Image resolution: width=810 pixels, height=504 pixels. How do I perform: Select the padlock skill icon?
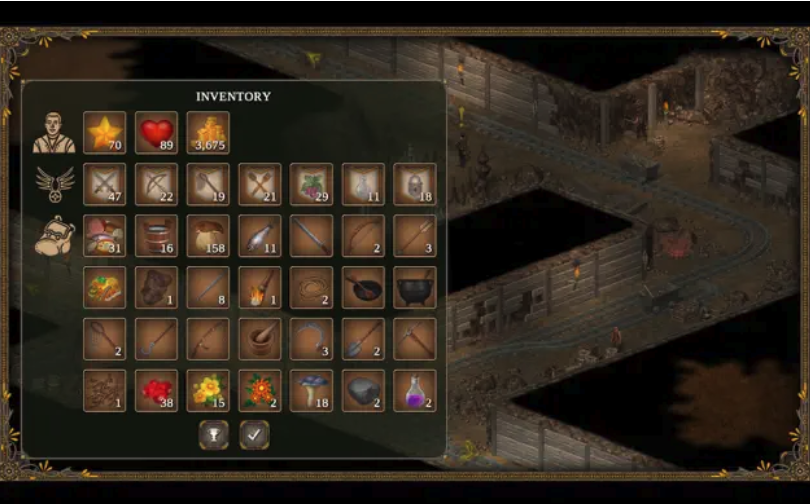click(x=415, y=184)
